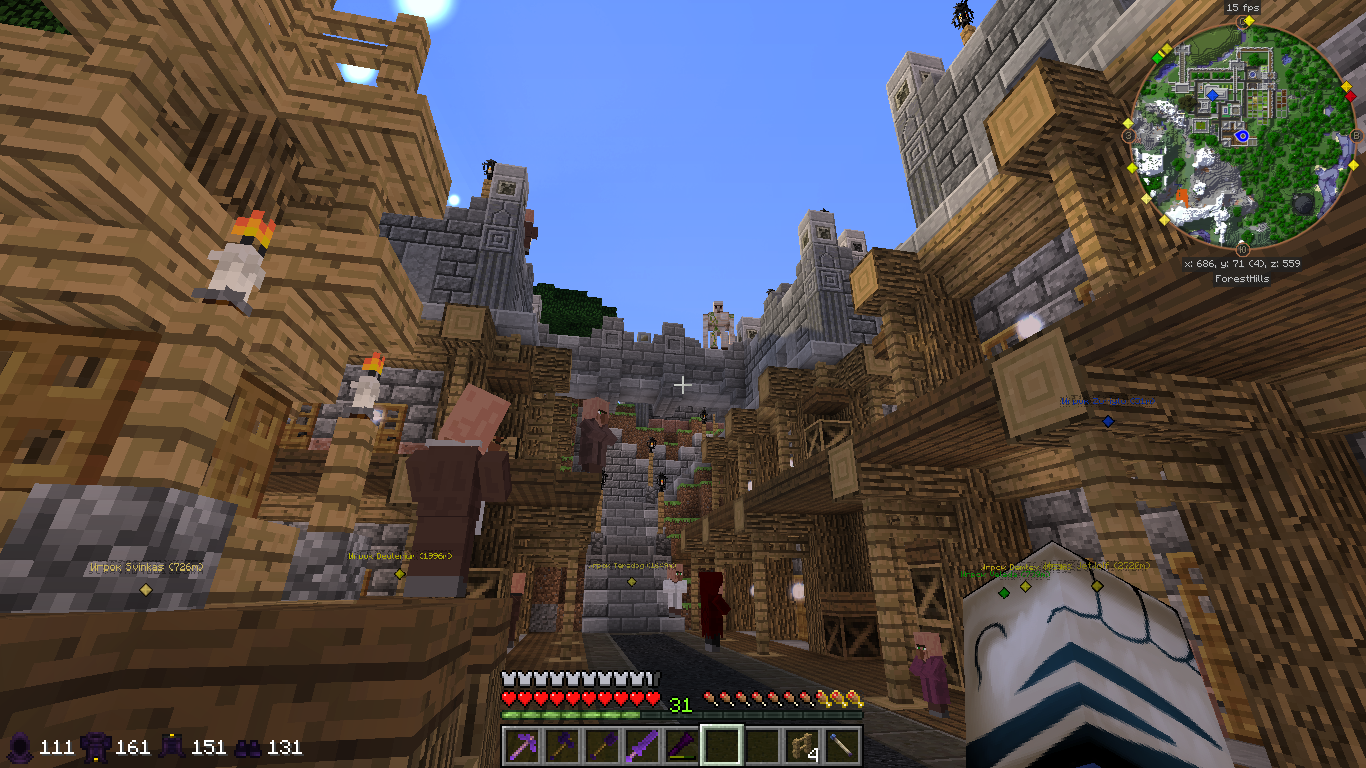Click the dark hood helmet armor icon
This screenshot has width=1366, height=768.
coord(20,746)
